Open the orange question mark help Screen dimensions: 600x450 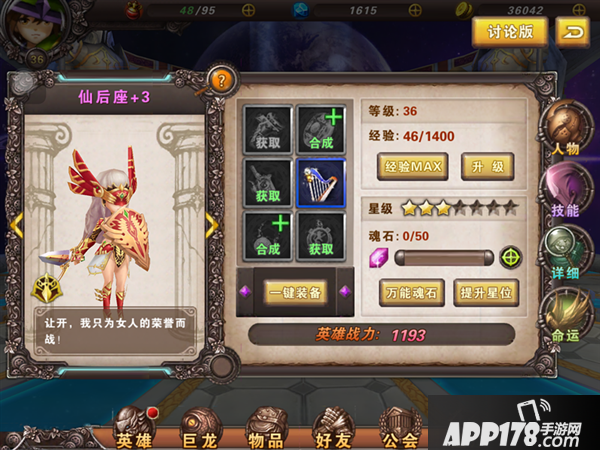(220, 81)
